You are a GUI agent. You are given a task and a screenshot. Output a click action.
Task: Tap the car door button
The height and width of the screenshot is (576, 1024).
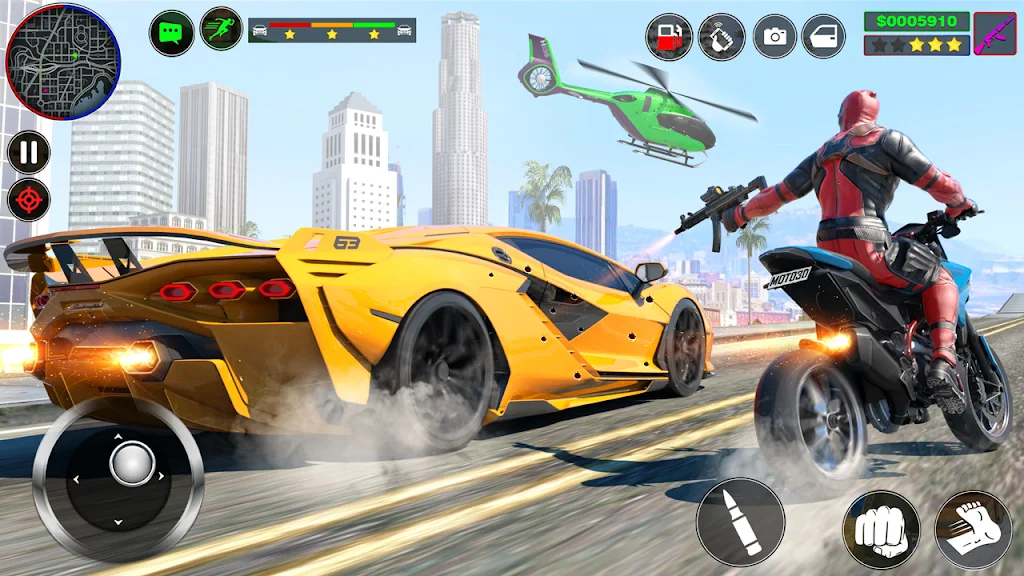click(x=824, y=37)
